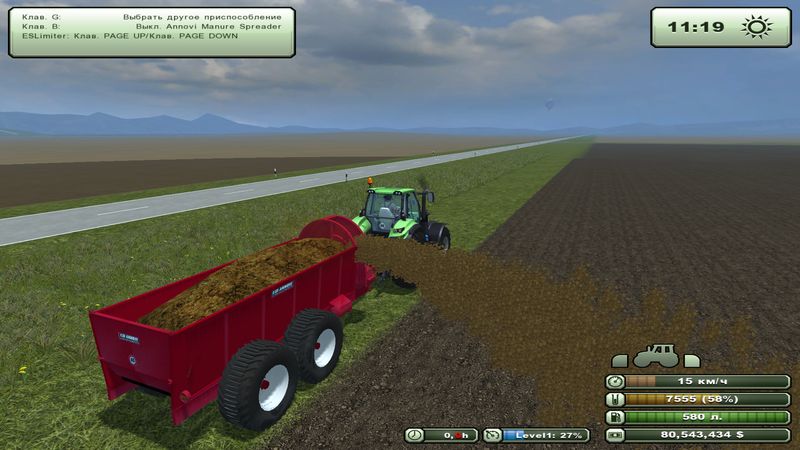Select the tractor silhouette vehicle indicator
This screenshot has height=450, width=800.
[x=659, y=357]
